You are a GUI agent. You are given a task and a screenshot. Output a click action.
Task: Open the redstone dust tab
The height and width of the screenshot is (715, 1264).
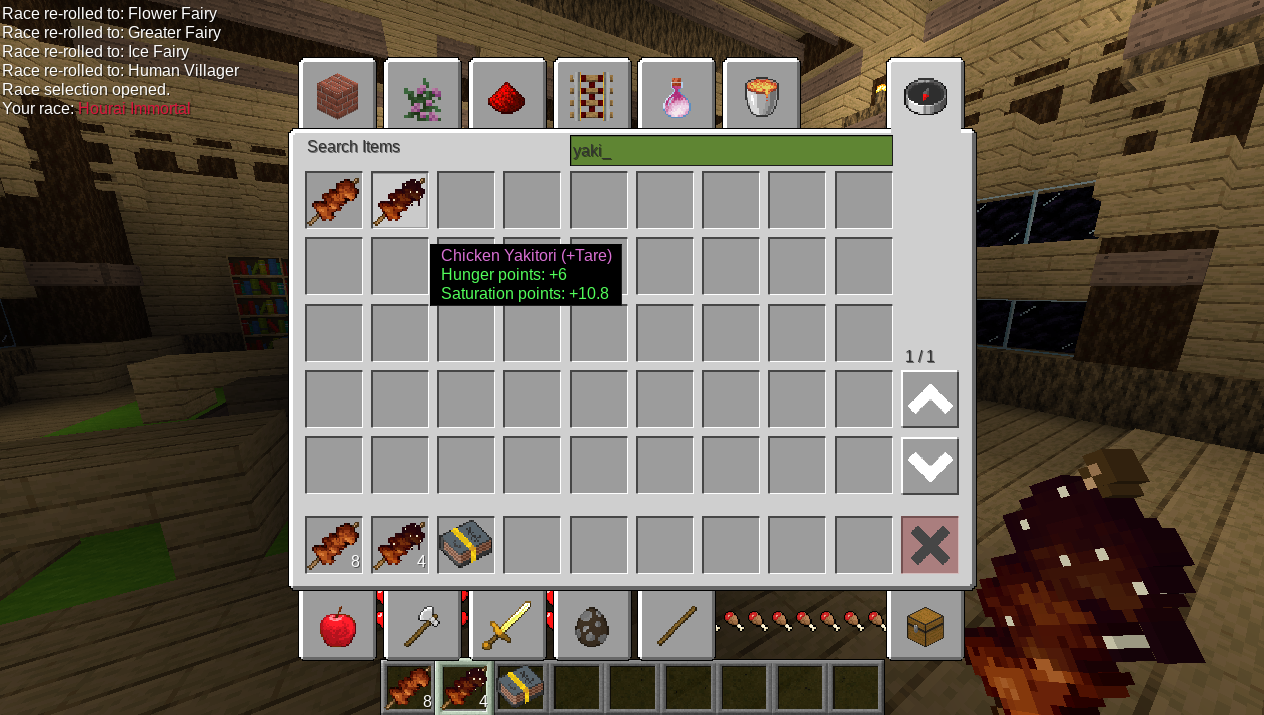click(508, 96)
